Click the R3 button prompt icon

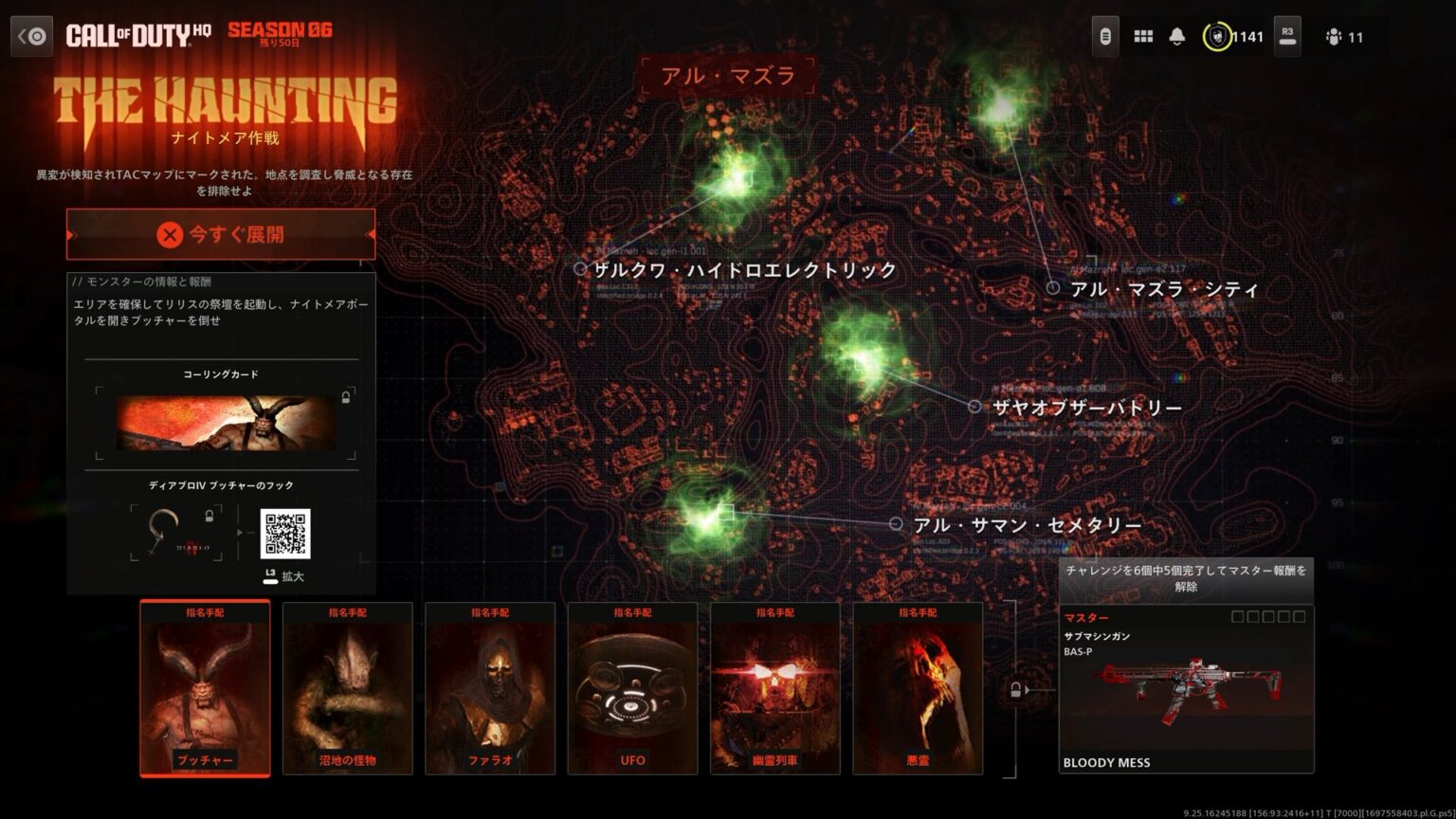coord(1286,37)
